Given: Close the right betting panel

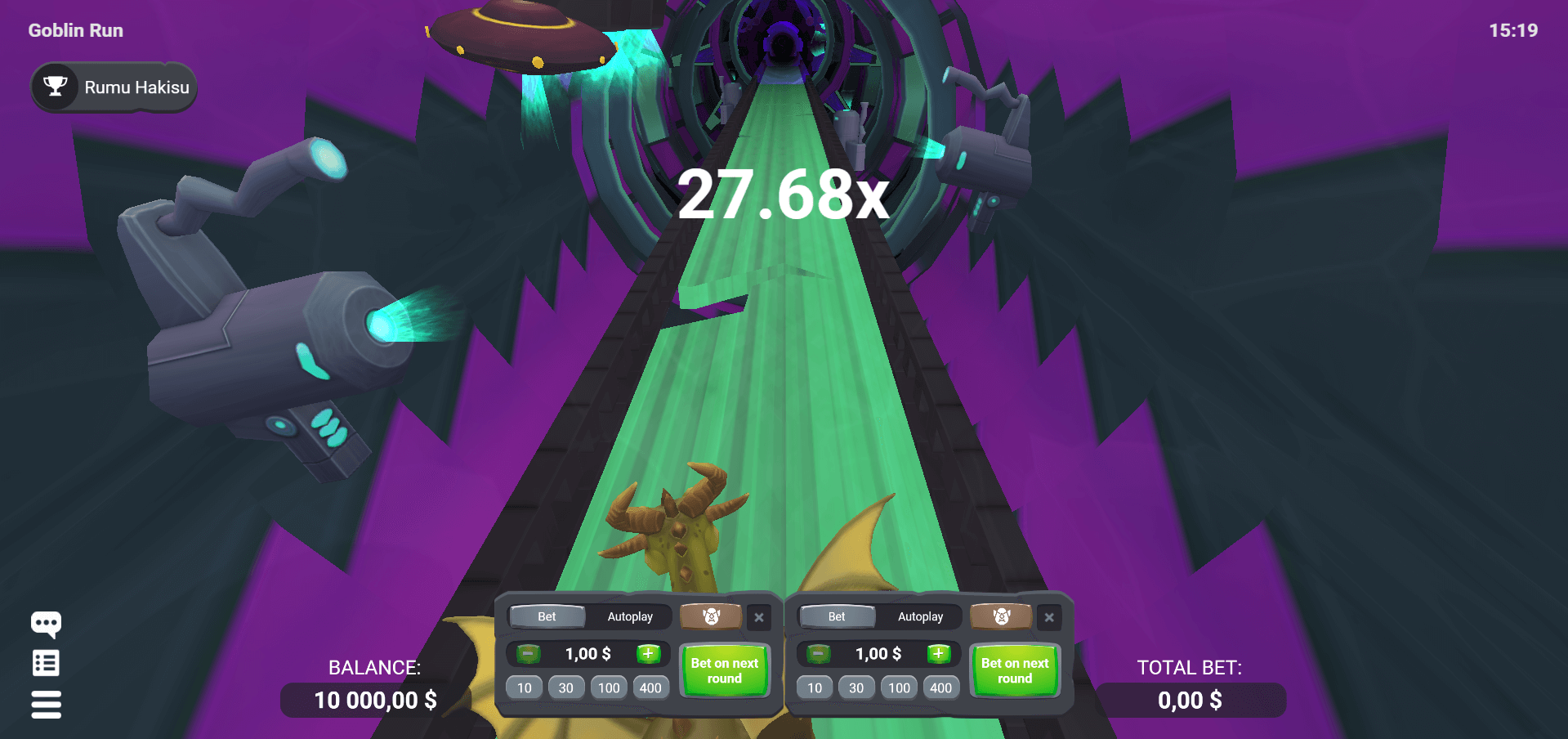Looking at the screenshot, I should (1049, 618).
